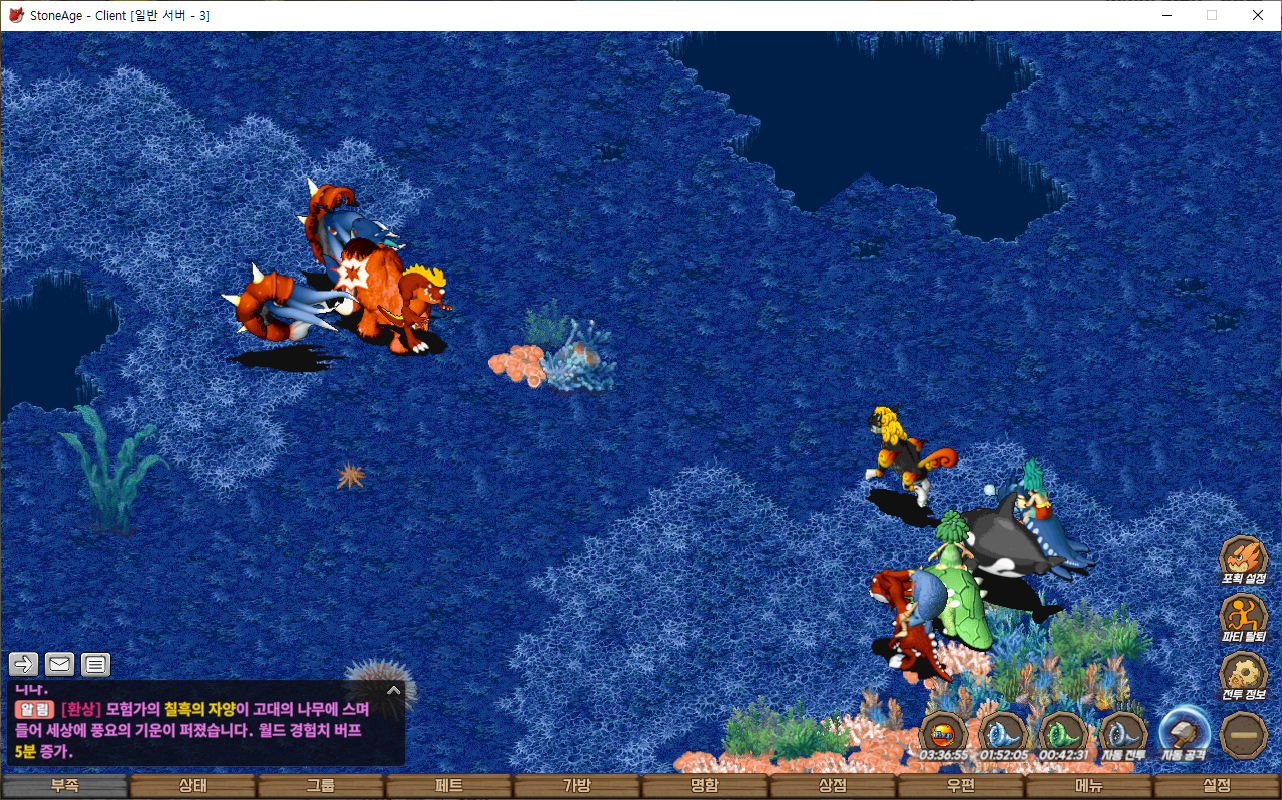Open the 부족 (Tribe) menu
The height and width of the screenshot is (800, 1282).
pyautogui.click(x=65, y=786)
